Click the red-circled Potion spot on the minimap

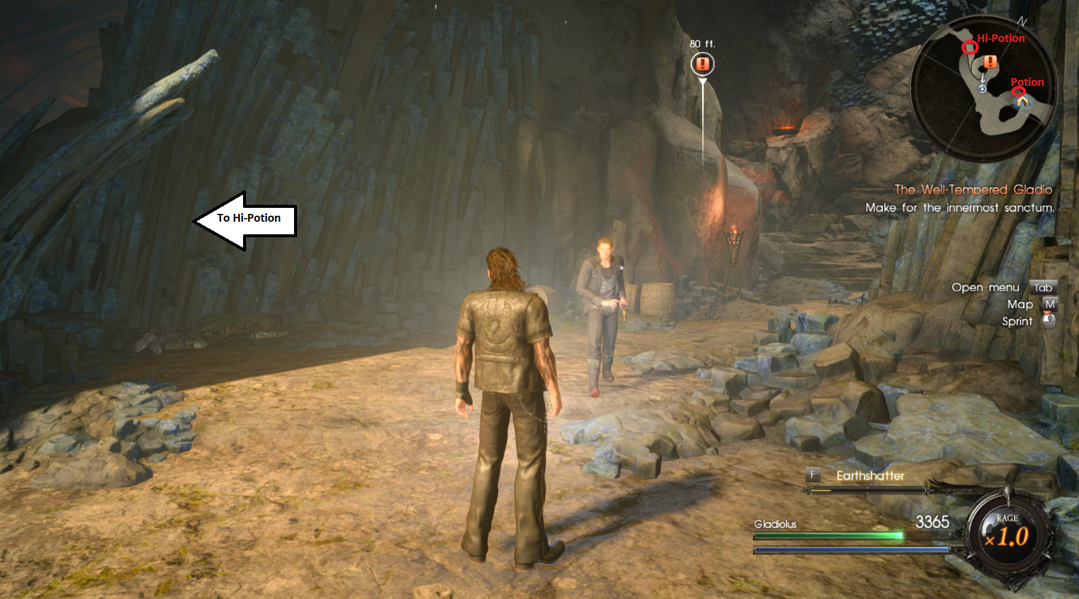point(1019,93)
